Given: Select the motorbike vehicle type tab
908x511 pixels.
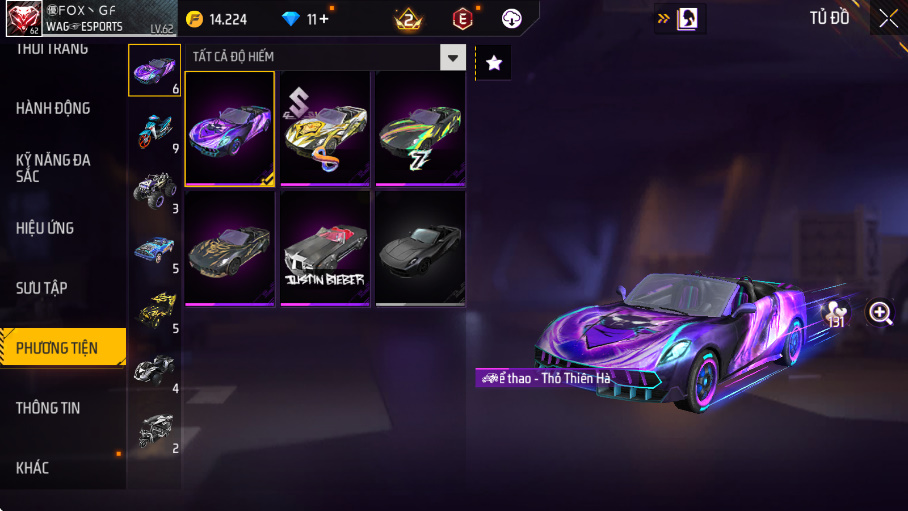Looking at the screenshot, I should coord(154,129).
